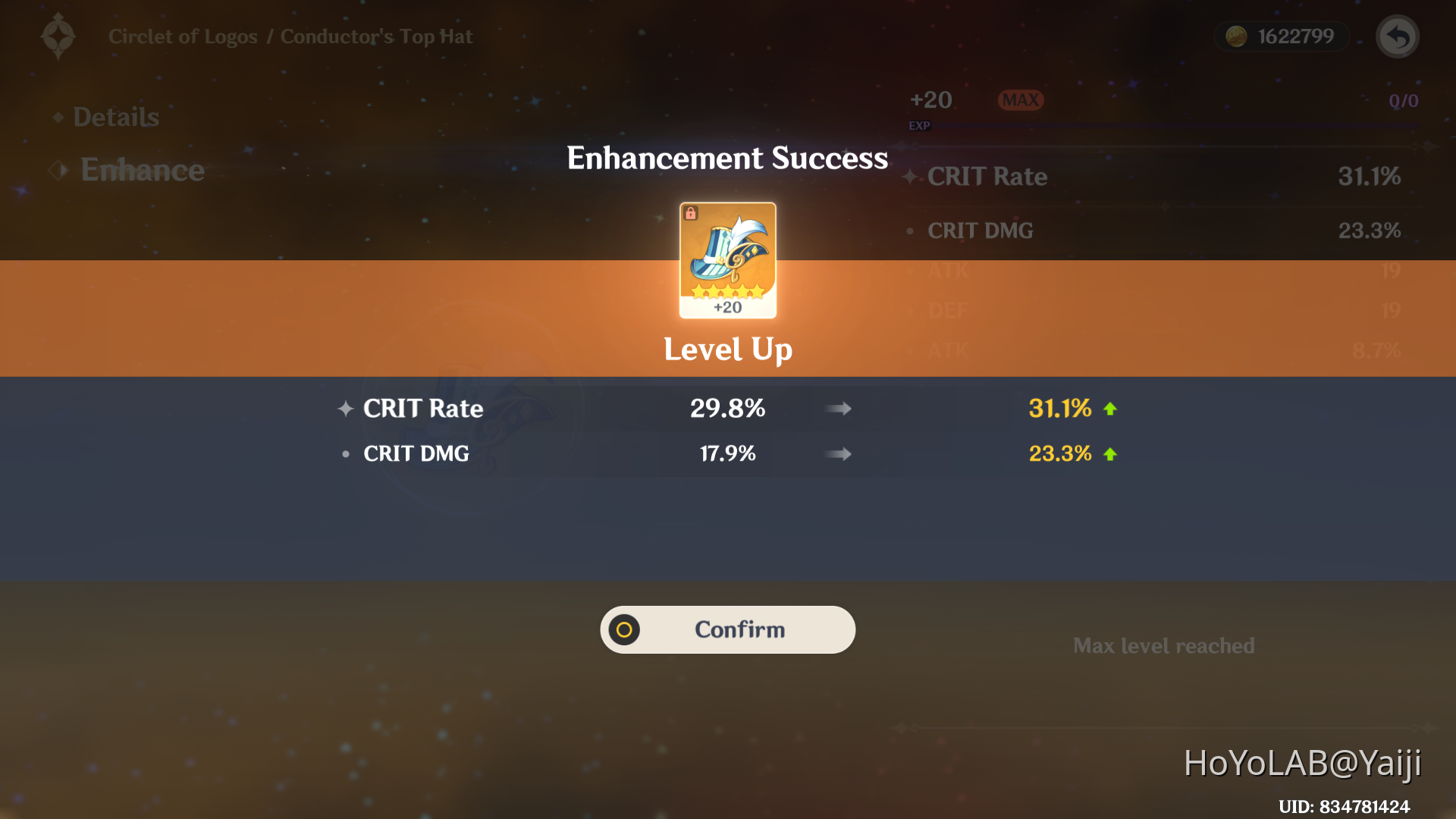
Task: Expand the Details section
Action: (x=115, y=117)
